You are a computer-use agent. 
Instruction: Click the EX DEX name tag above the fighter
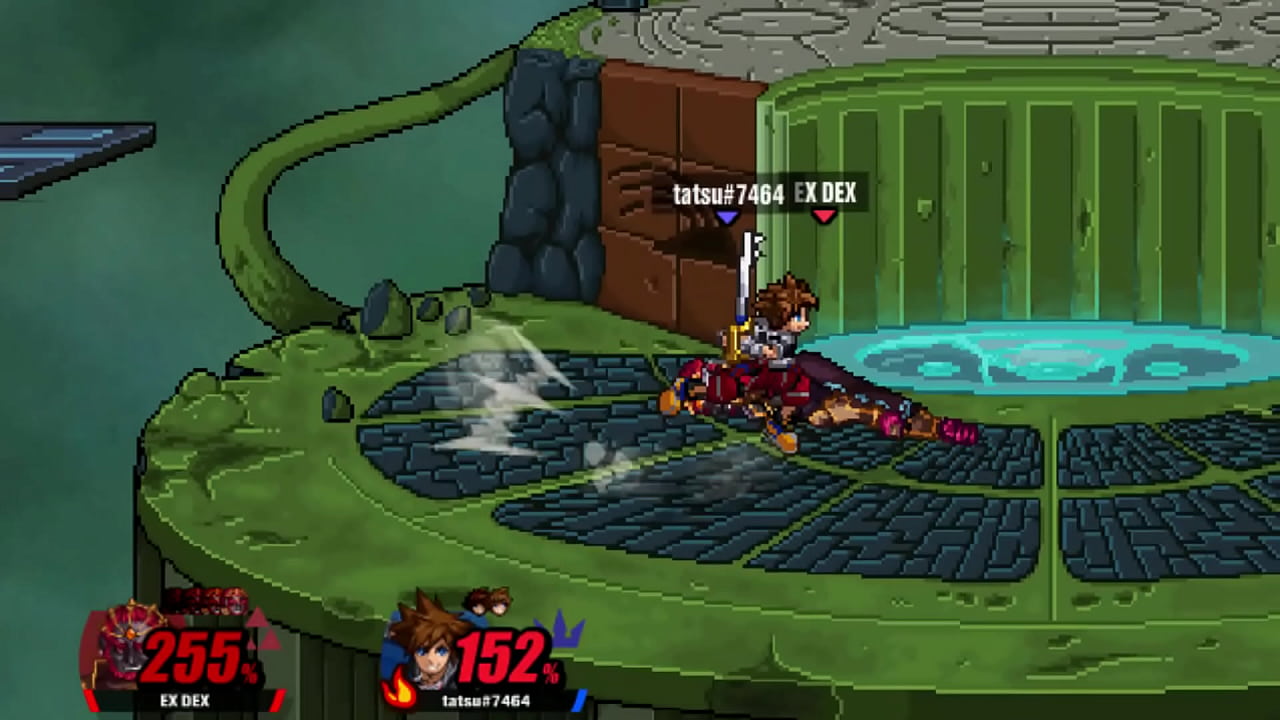pyautogui.click(x=825, y=193)
